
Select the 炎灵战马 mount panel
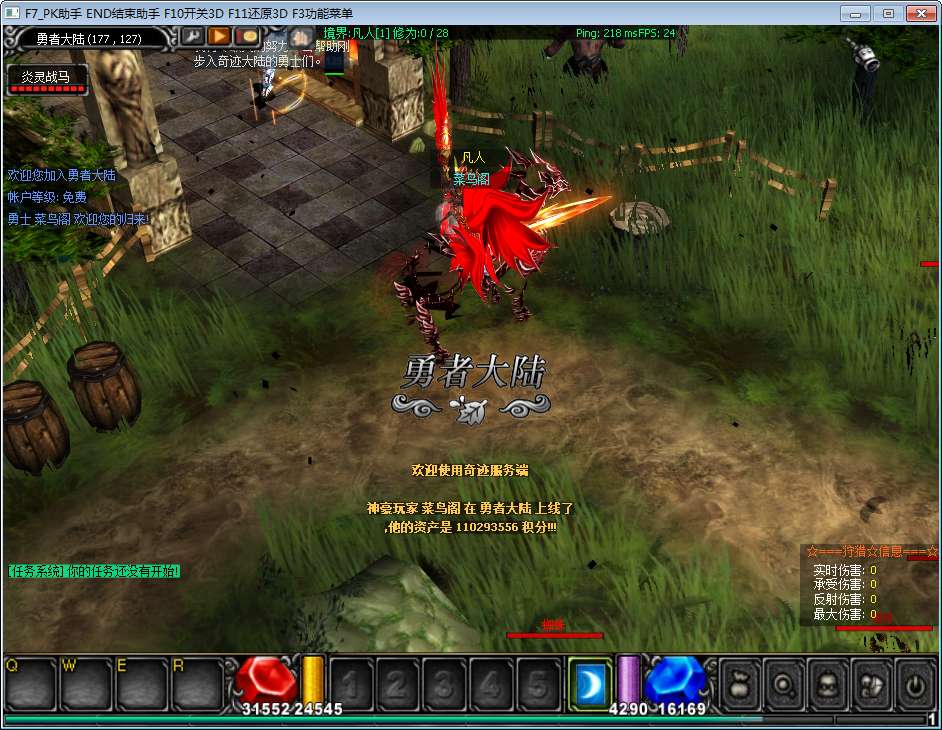(47, 80)
